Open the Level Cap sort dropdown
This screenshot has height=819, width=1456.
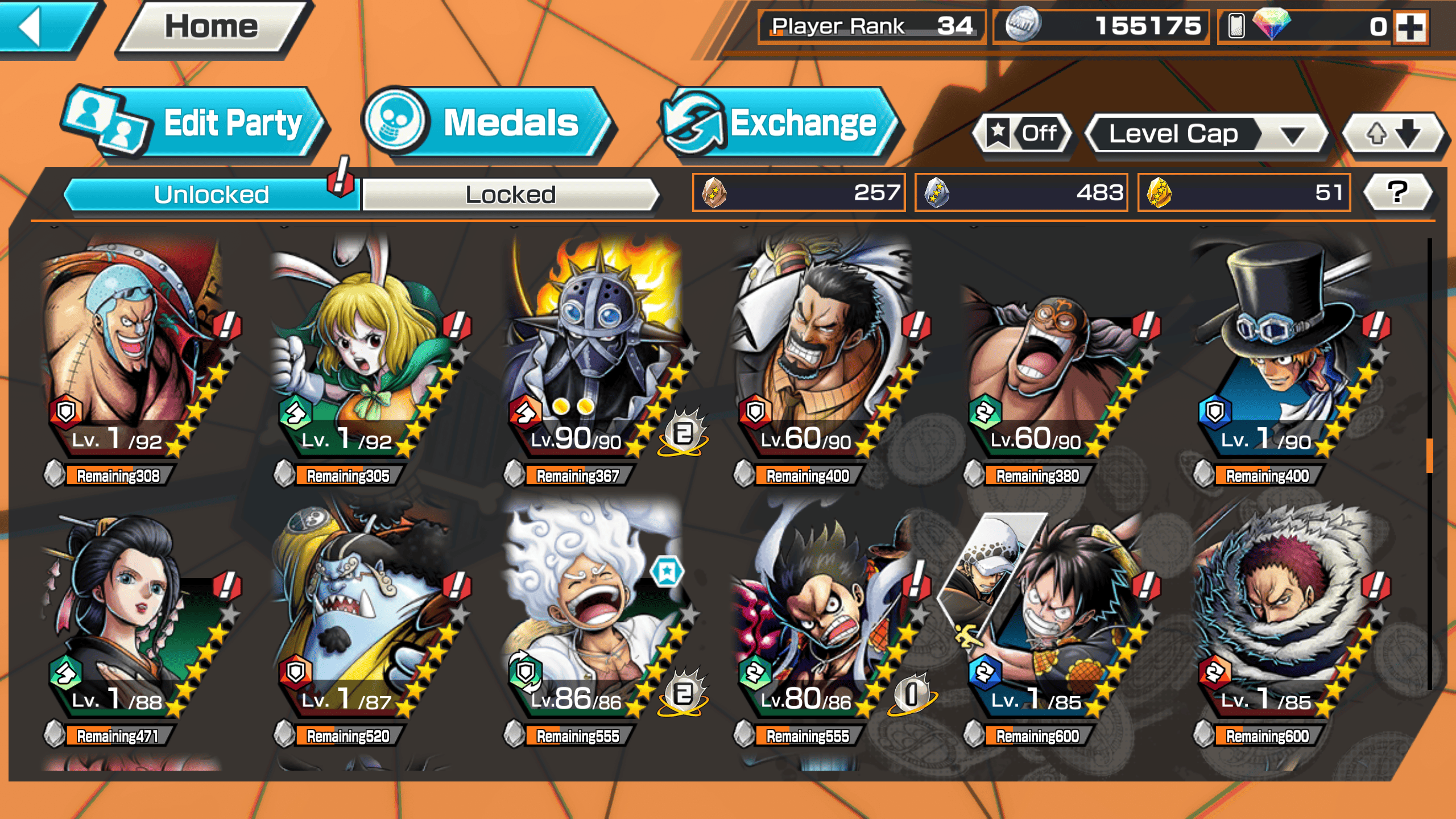point(1206,134)
